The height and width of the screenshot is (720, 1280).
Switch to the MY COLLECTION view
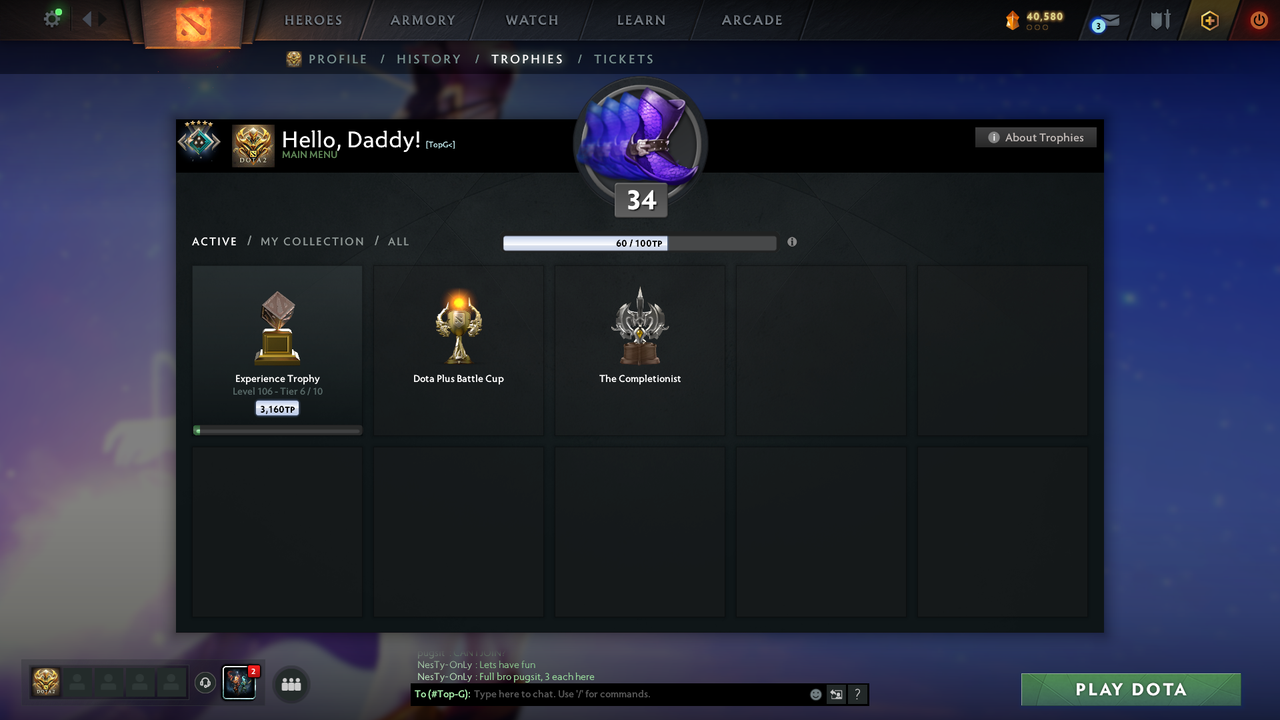pos(312,241)
